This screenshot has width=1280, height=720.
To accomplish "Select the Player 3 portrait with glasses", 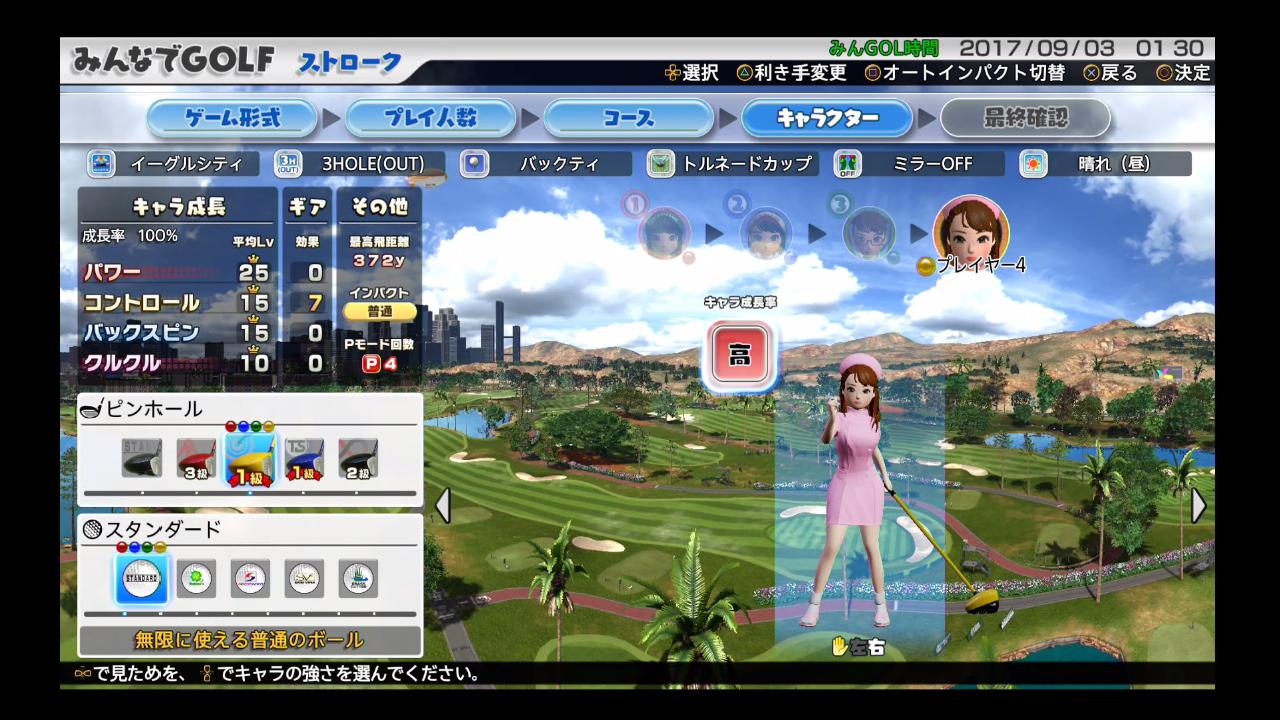I will tap(868, 232).
